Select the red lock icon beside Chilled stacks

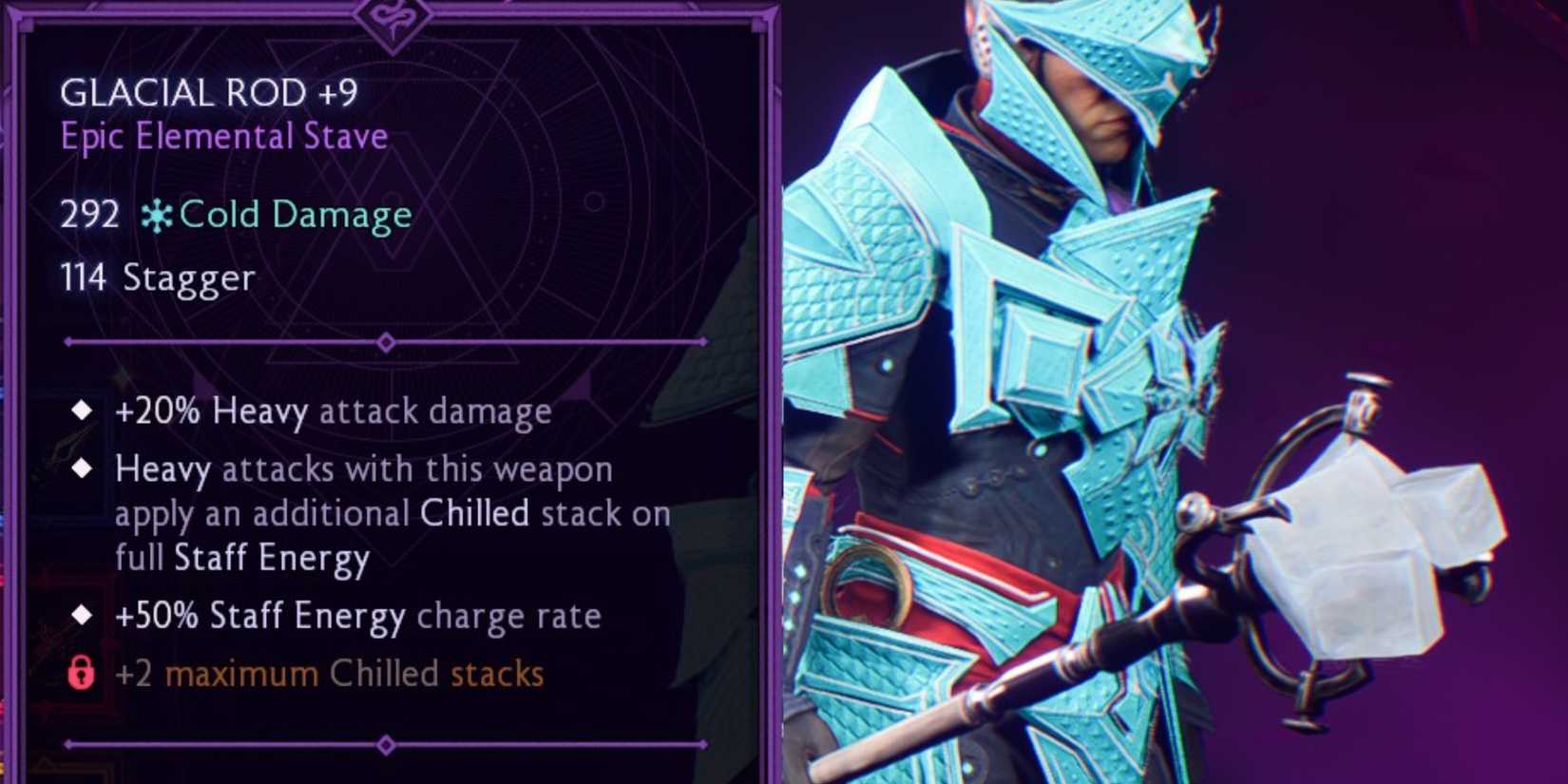[82, 674]
